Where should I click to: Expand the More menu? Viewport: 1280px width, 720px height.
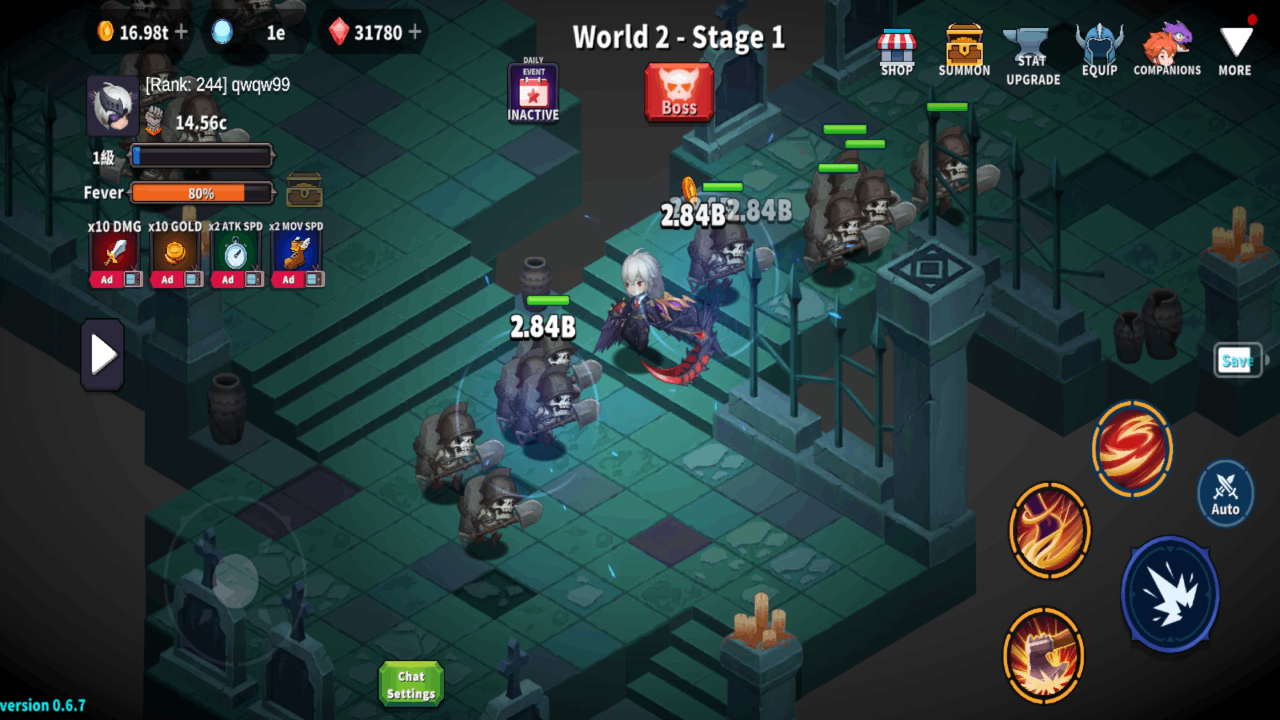click(x=1234, y=48)
